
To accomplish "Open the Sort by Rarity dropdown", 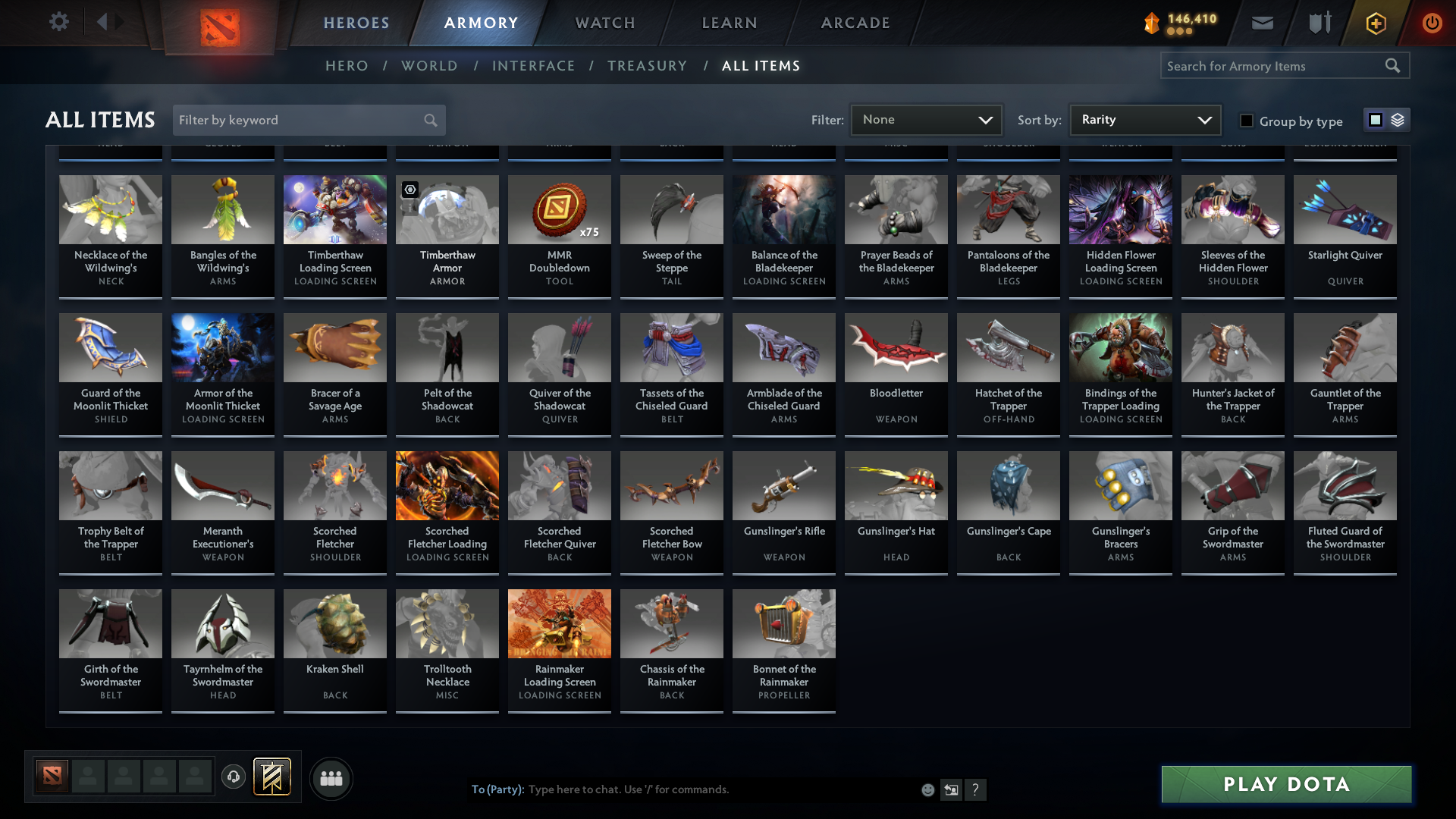I will pyautogui.click(x=1144, y=119).
